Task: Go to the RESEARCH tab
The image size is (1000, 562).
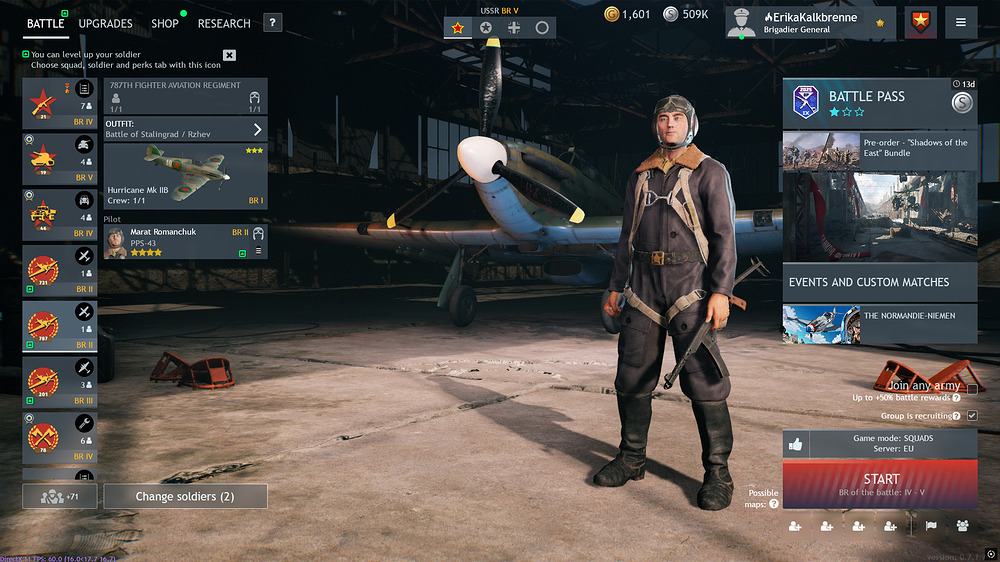Action: coord(224,23)
